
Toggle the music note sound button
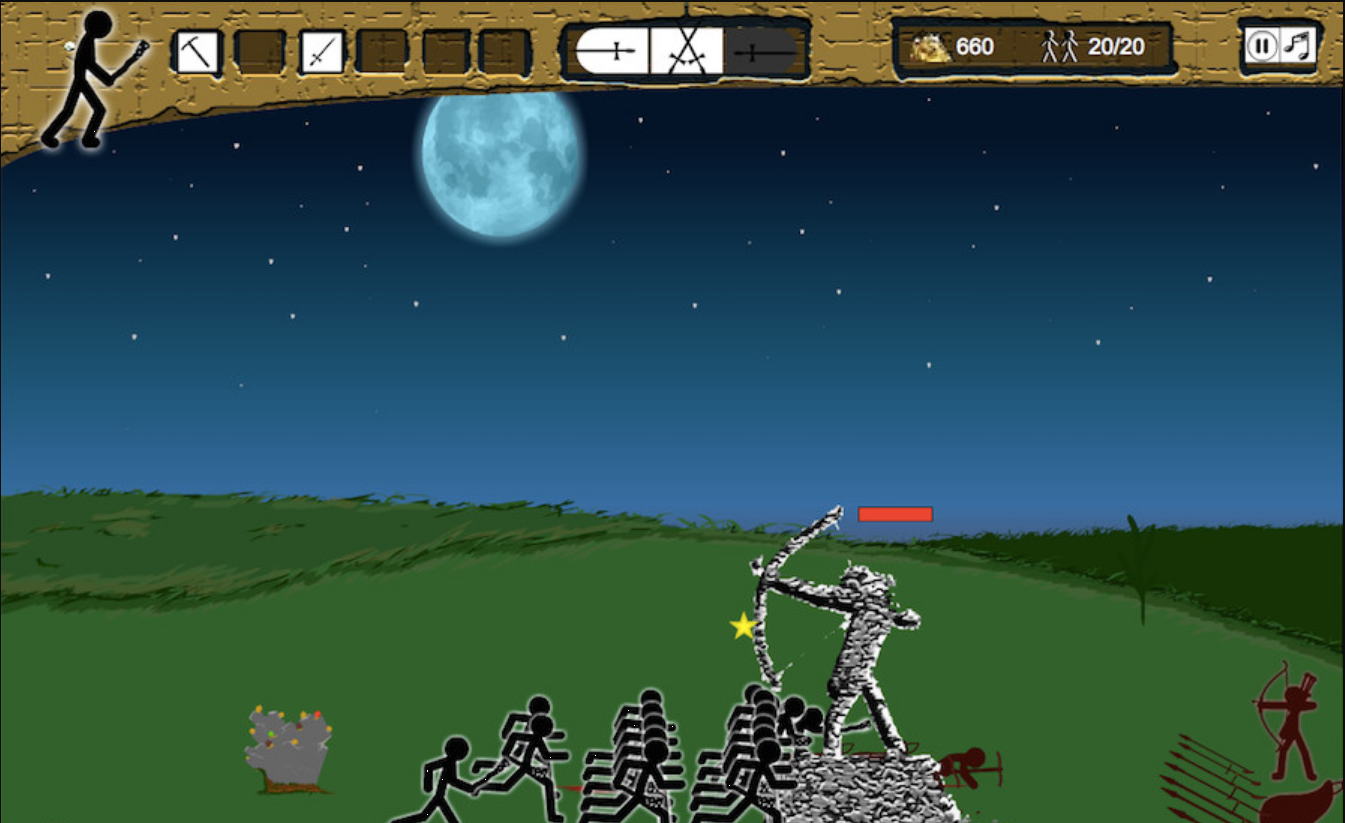tap(1297, 46)
